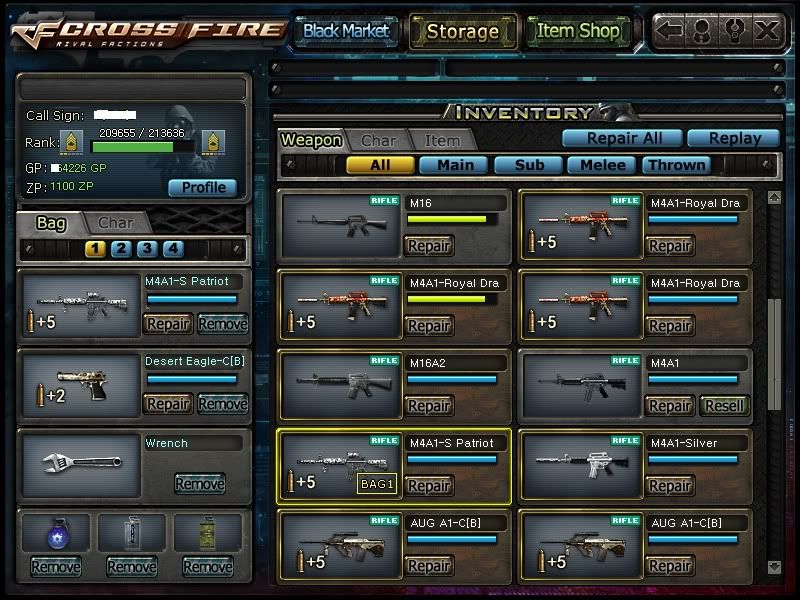Filter inventory by Main weapons
Image resolution: width=800 pixels, height=600 pixels.
[455, 165]
